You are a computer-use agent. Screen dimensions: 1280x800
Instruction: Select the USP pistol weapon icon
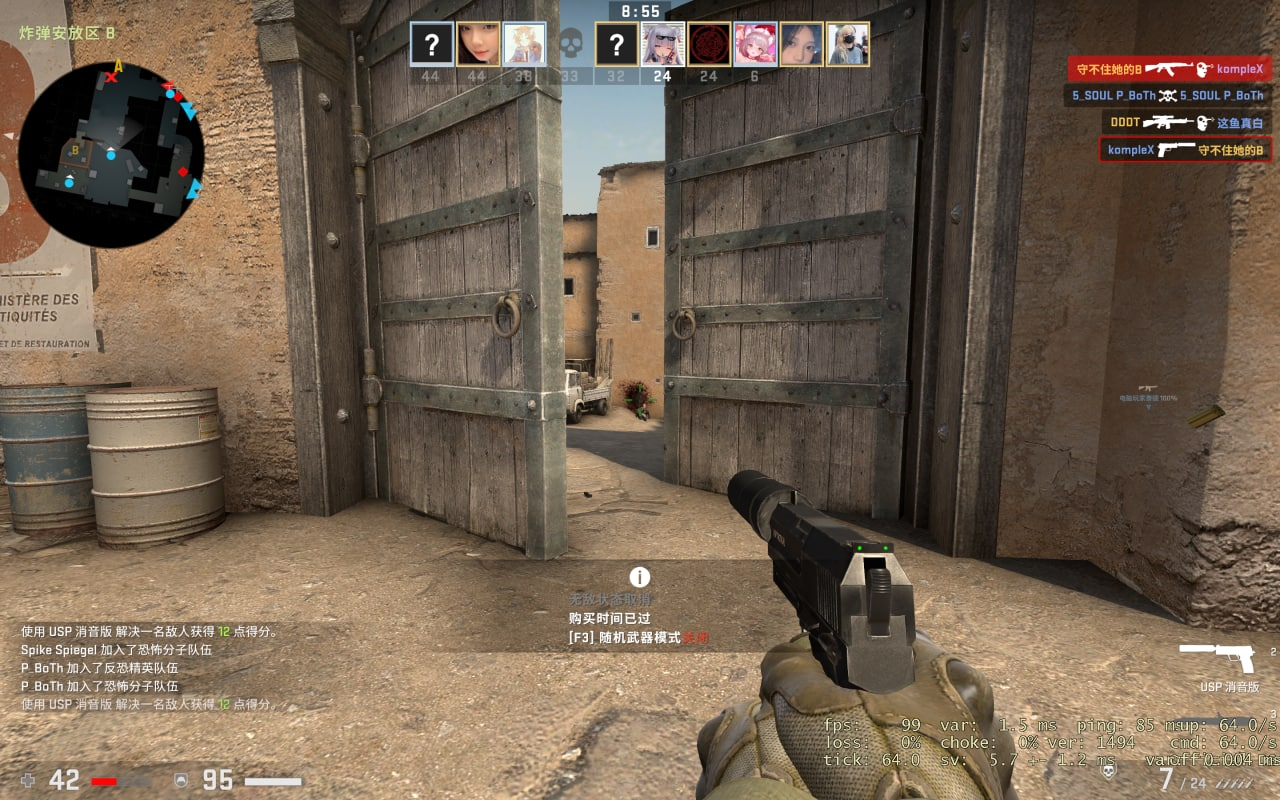(1215, 657)
